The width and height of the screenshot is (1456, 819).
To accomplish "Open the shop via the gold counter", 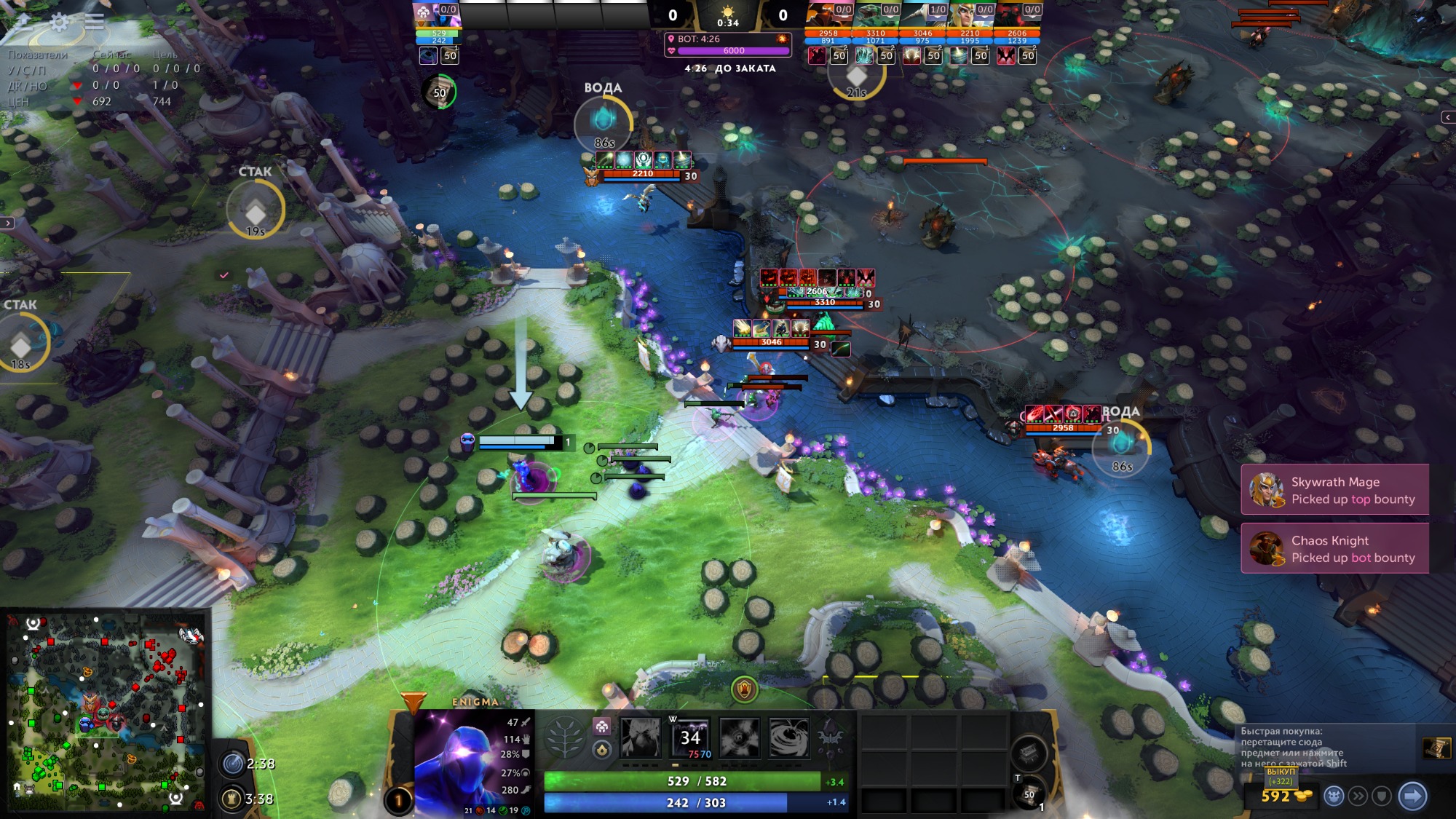I will [x=1281, y=796].
